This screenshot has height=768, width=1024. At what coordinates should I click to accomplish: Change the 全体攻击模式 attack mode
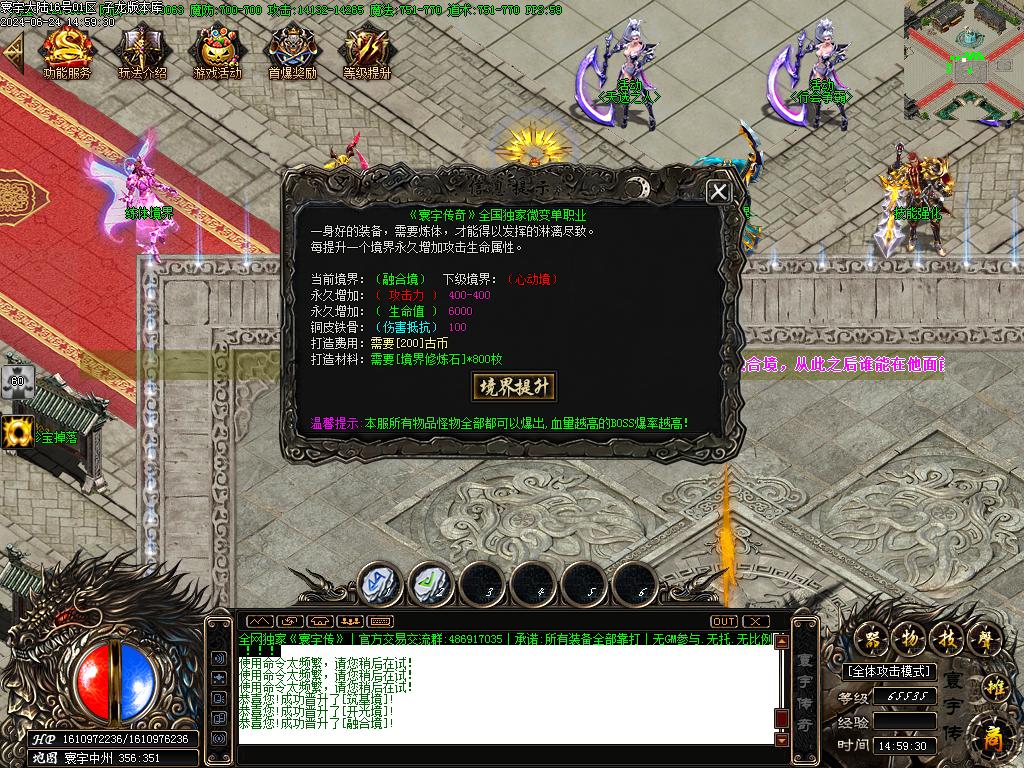click(888, 671)
